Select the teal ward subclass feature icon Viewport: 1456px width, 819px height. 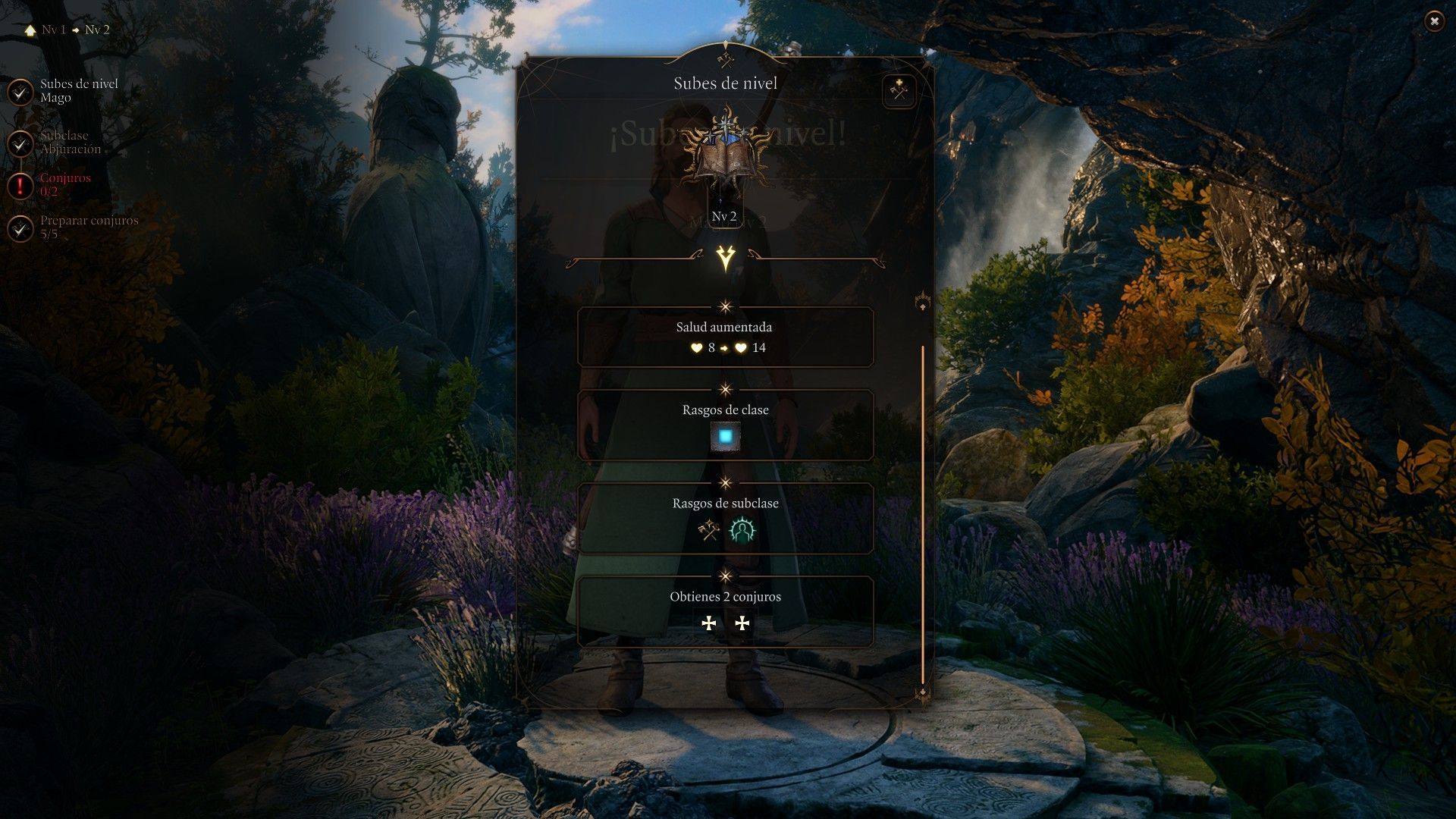click(742, 530)
